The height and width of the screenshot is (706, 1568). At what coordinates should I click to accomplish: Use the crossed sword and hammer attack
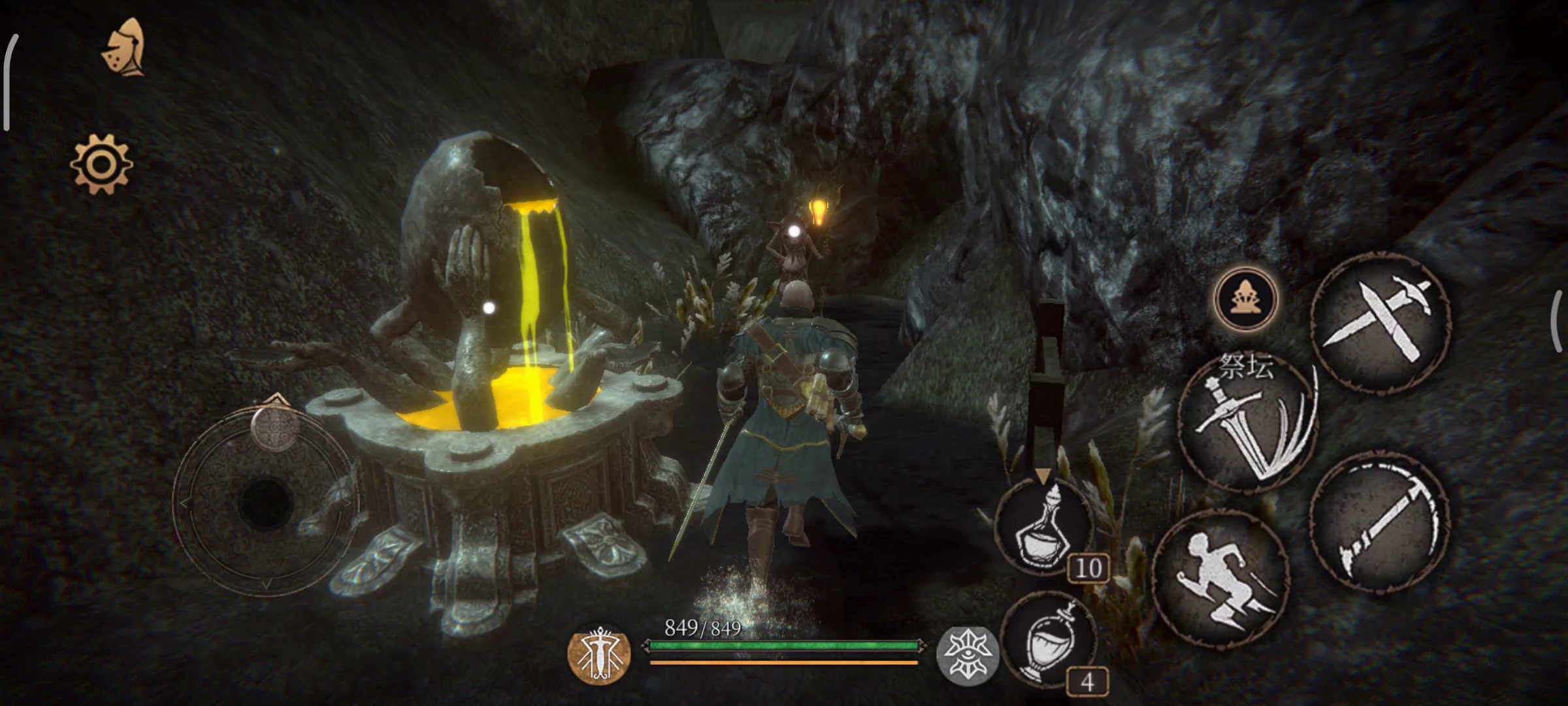1381,322
